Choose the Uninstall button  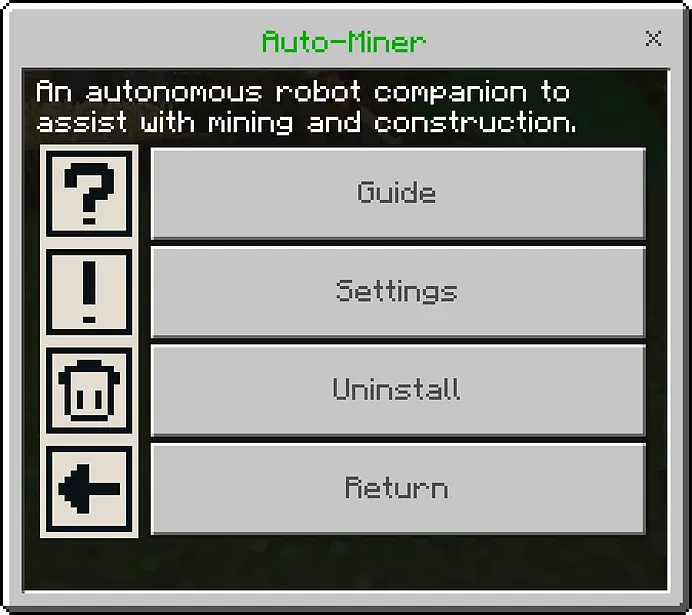point(397,389)
